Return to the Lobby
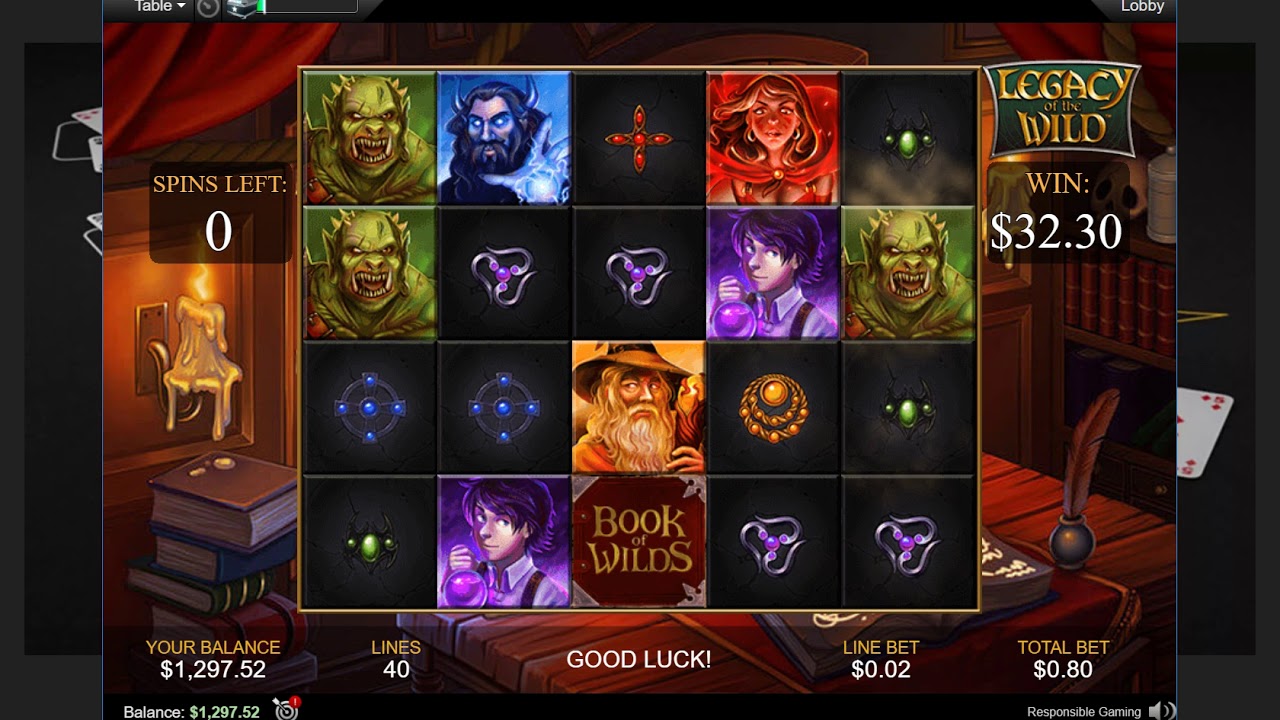1280x720 pixels. click(x=1142, y=7)
